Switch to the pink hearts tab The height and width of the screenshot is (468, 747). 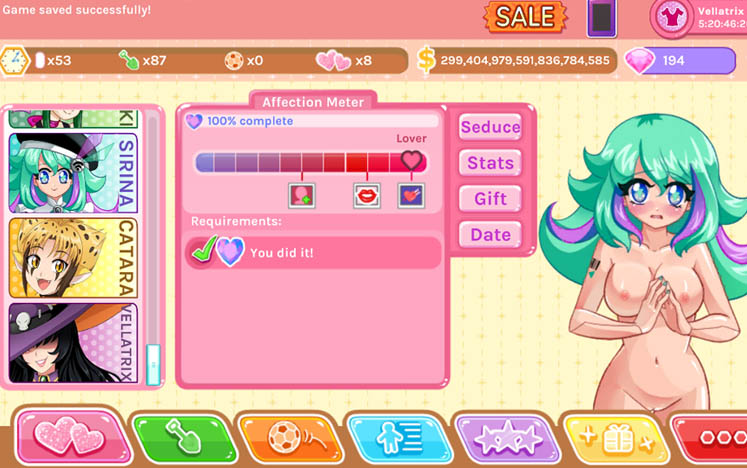(72, 438)
